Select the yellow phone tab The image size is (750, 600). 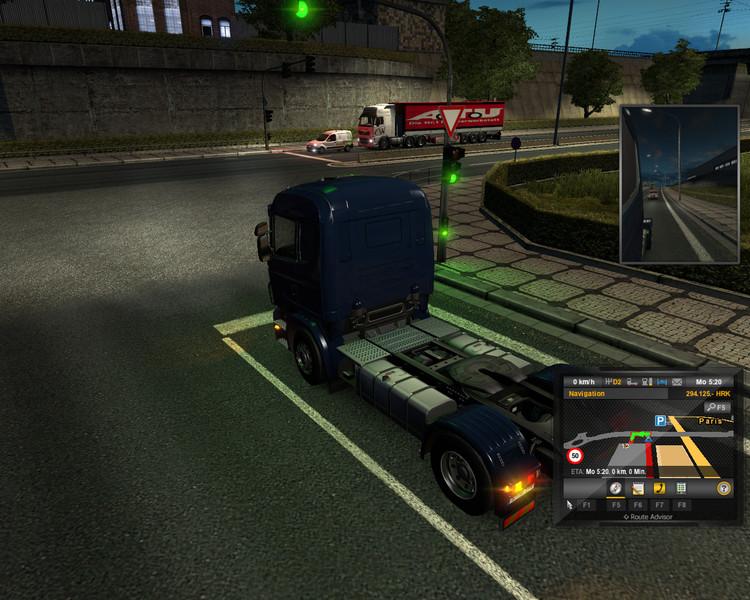tap(659, 488)
